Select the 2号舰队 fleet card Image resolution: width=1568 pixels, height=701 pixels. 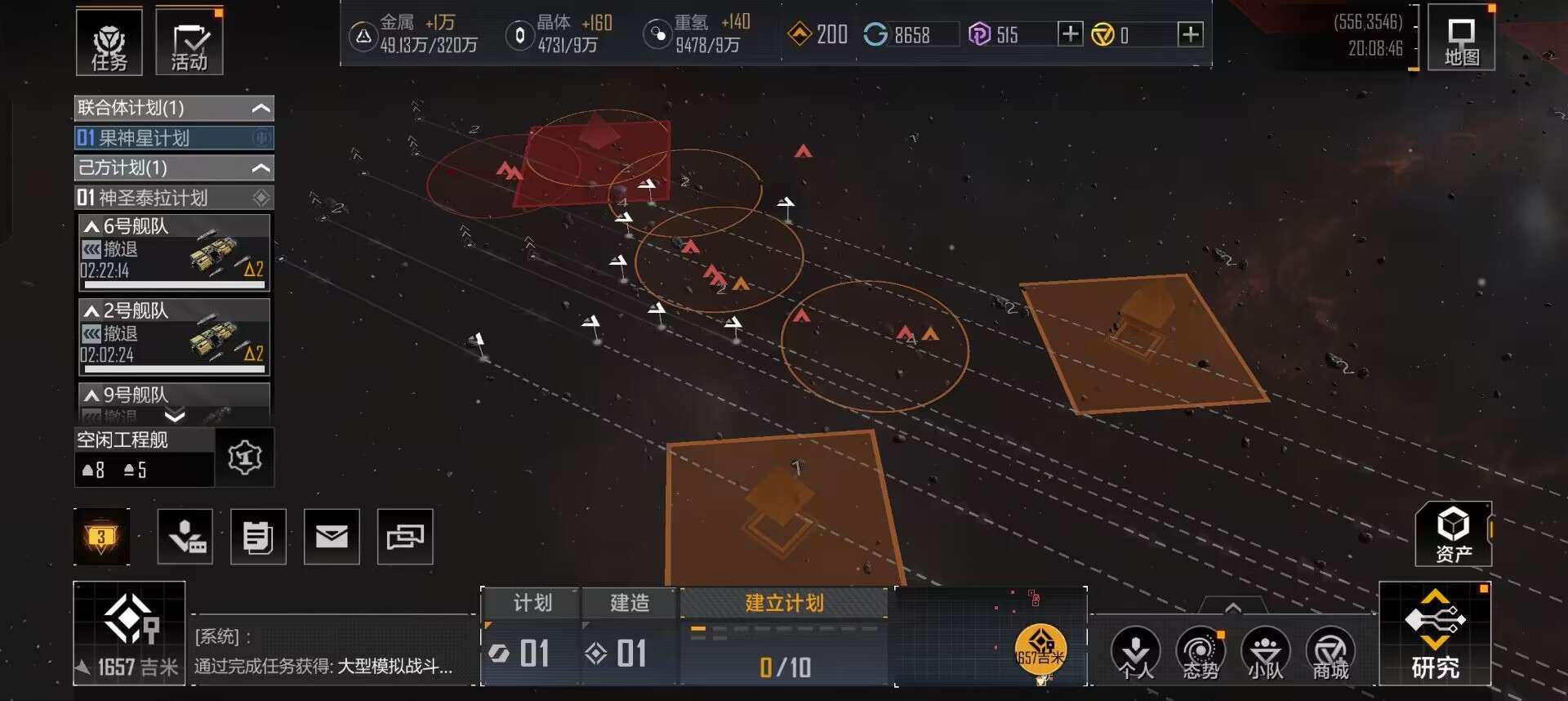click(174, 337)
